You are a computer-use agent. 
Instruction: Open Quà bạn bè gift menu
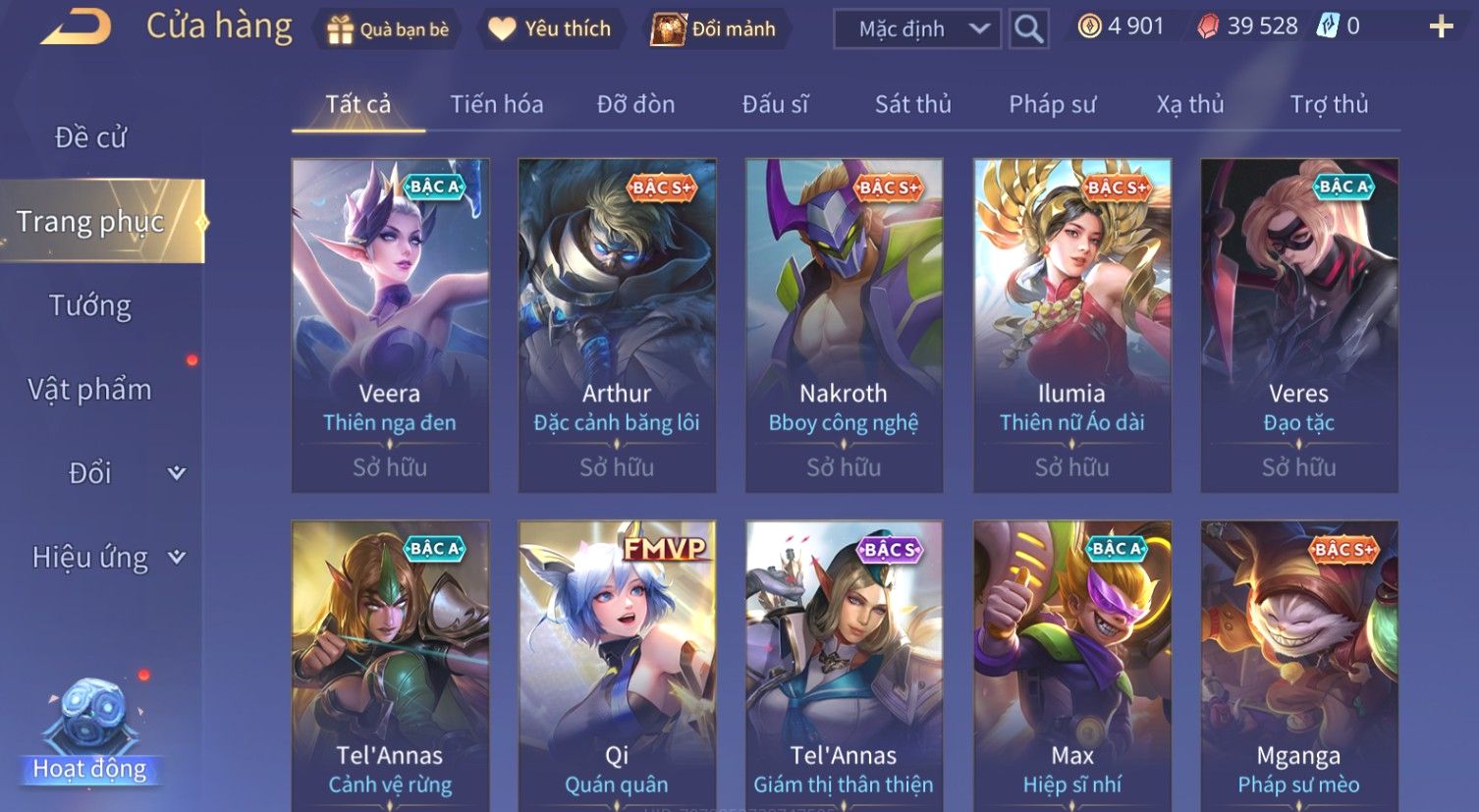pos(388,29)
